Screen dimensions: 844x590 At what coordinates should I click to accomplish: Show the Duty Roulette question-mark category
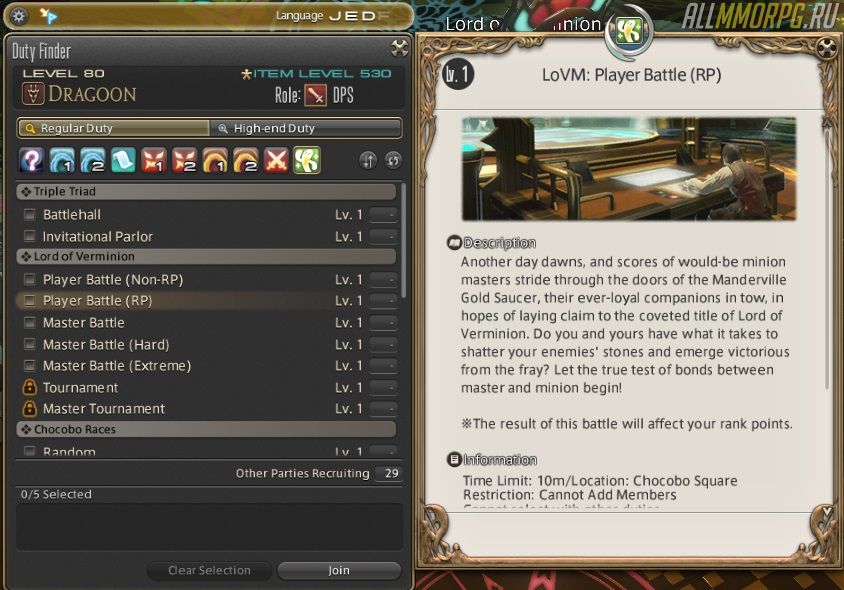click(31, 160)
